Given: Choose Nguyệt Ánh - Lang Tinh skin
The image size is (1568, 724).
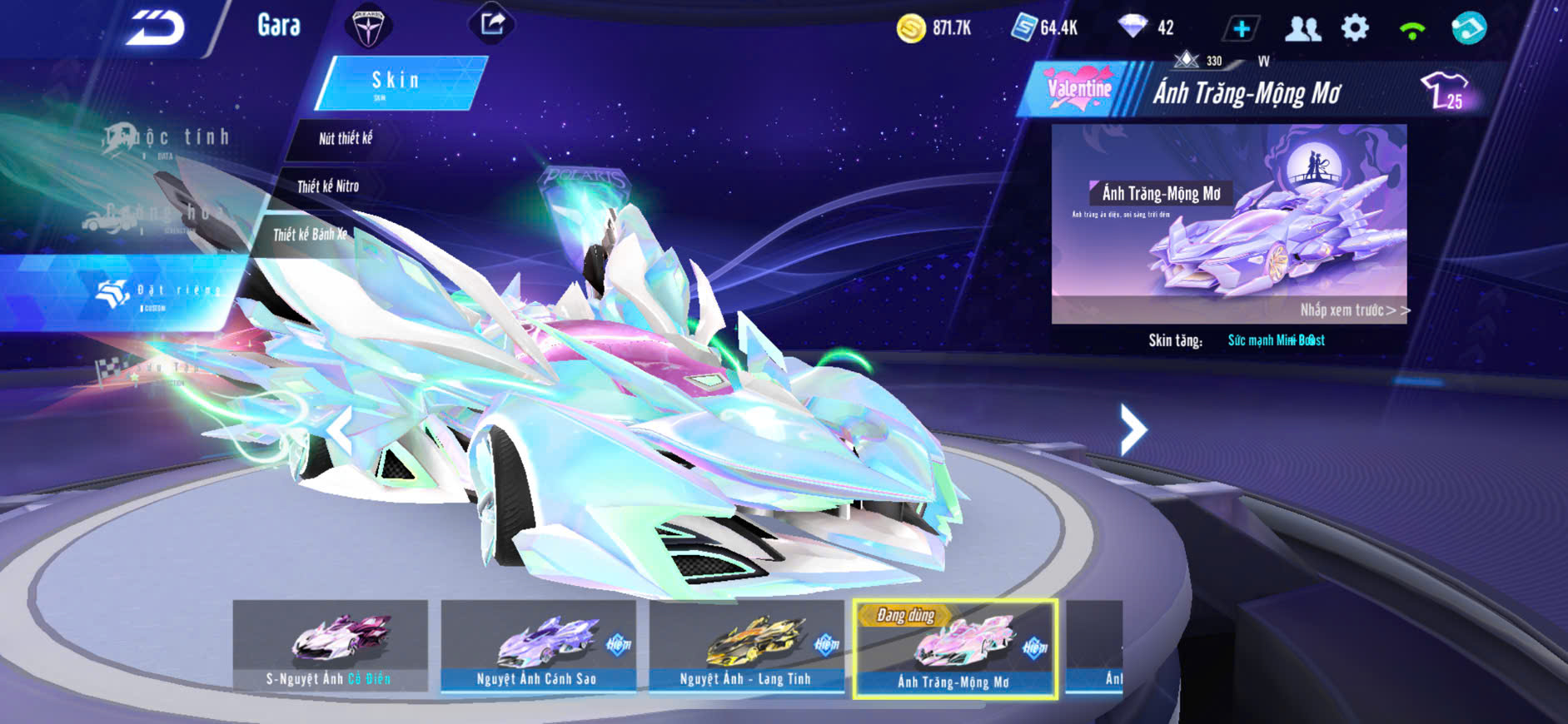Looking at the screenshot, I should click(x=746, y=646).
